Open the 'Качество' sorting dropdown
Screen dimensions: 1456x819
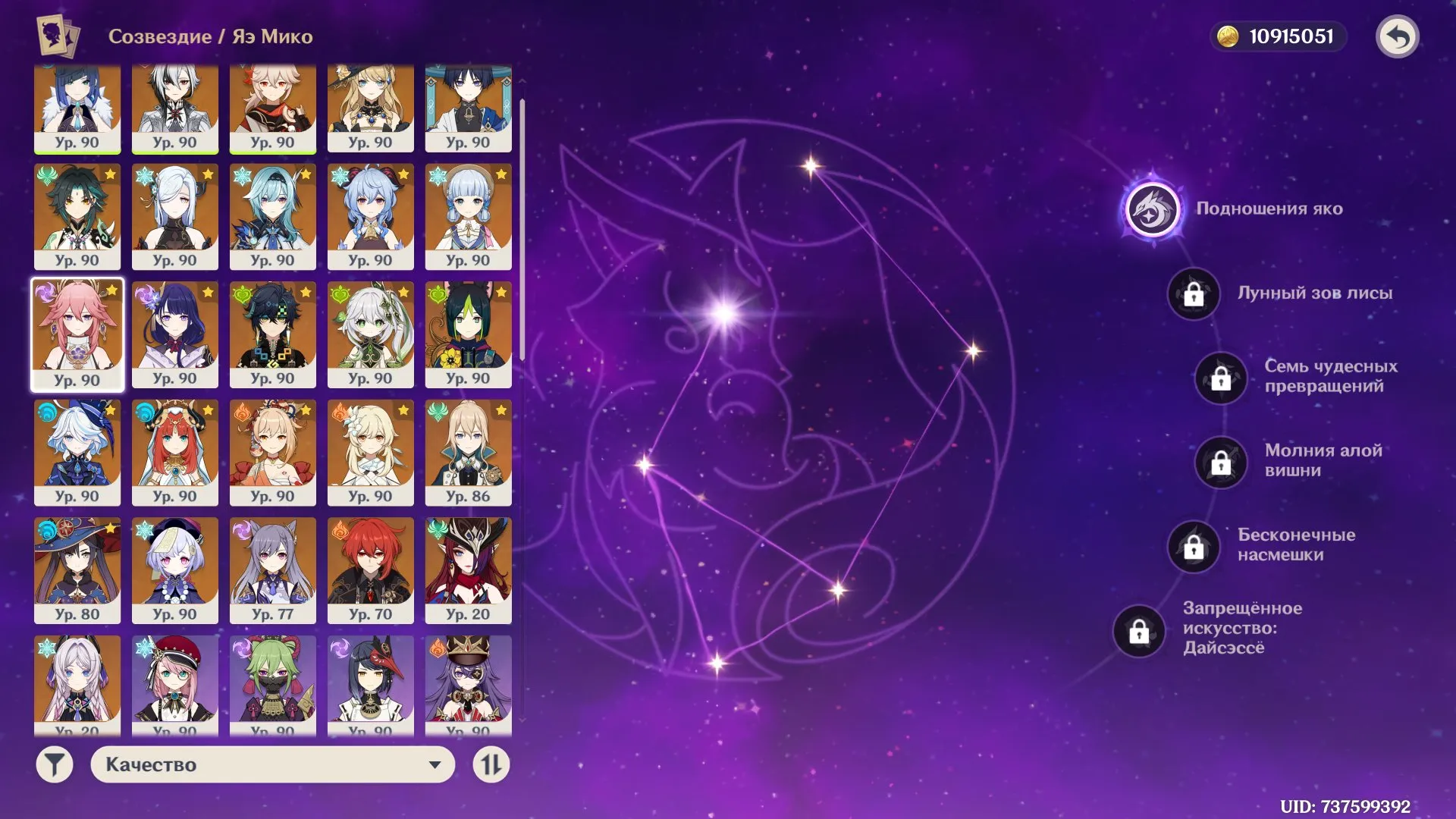(273, 766)
